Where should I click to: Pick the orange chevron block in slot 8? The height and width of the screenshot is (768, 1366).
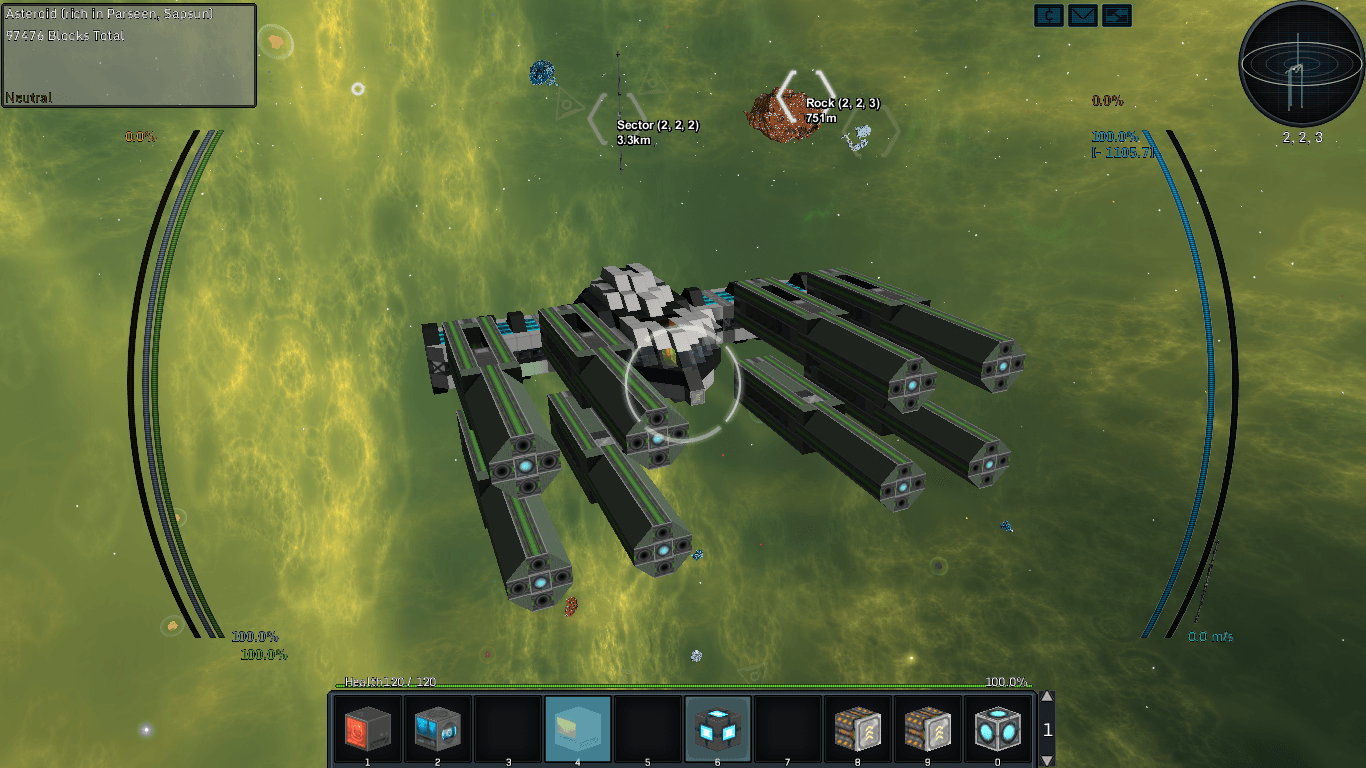click(x=857, y=729)
